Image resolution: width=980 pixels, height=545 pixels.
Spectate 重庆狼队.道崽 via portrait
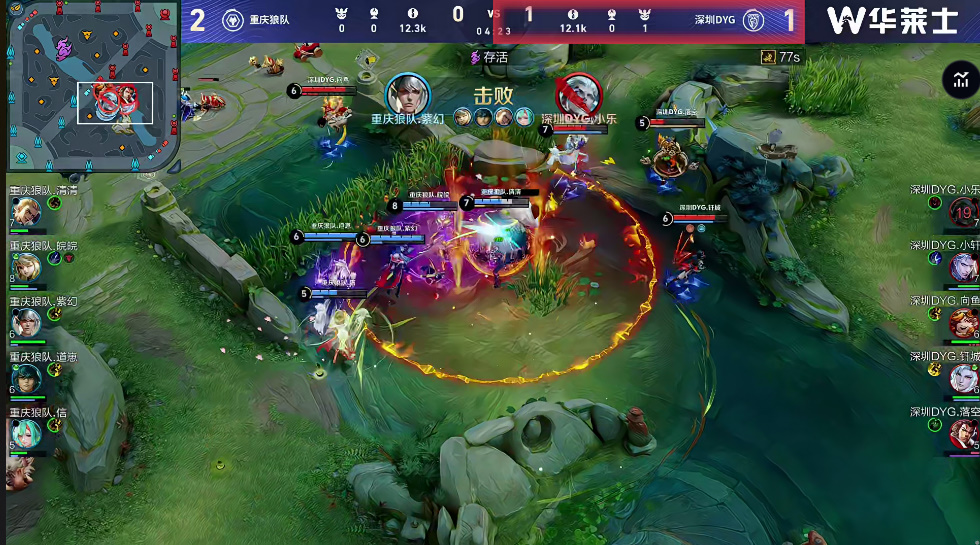click(25, 377)
